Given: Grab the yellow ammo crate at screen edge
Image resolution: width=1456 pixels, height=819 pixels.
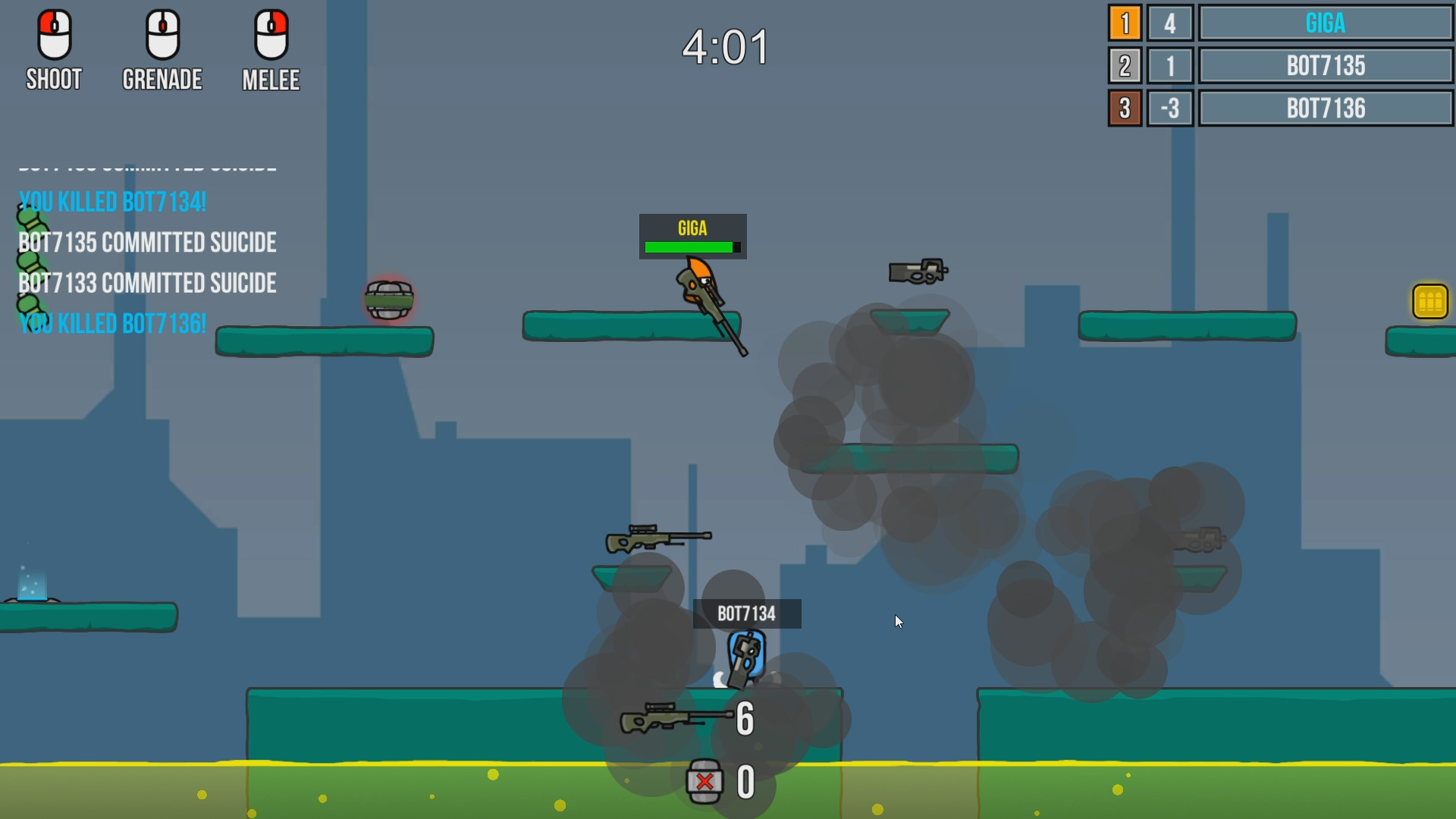Looking at the screenshot, I should [x=1429, y=302].
